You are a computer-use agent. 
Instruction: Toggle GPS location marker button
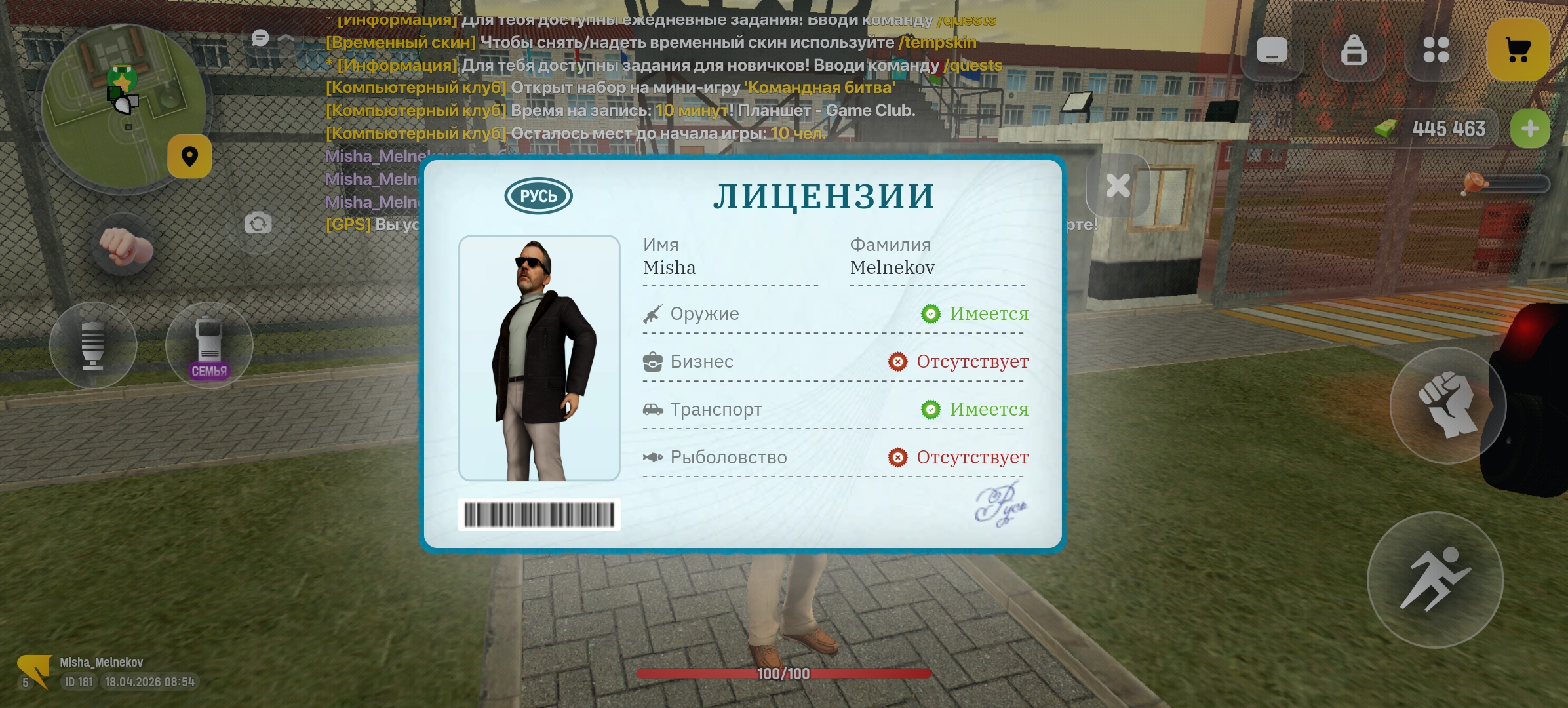(189, 155)
